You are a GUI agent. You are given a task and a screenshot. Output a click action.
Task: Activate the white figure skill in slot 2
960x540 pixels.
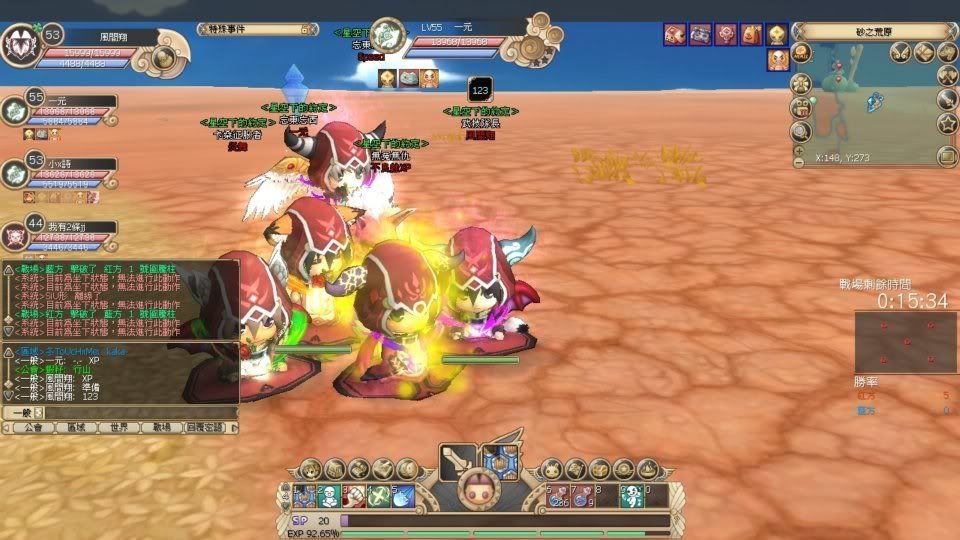pos(329,495)
